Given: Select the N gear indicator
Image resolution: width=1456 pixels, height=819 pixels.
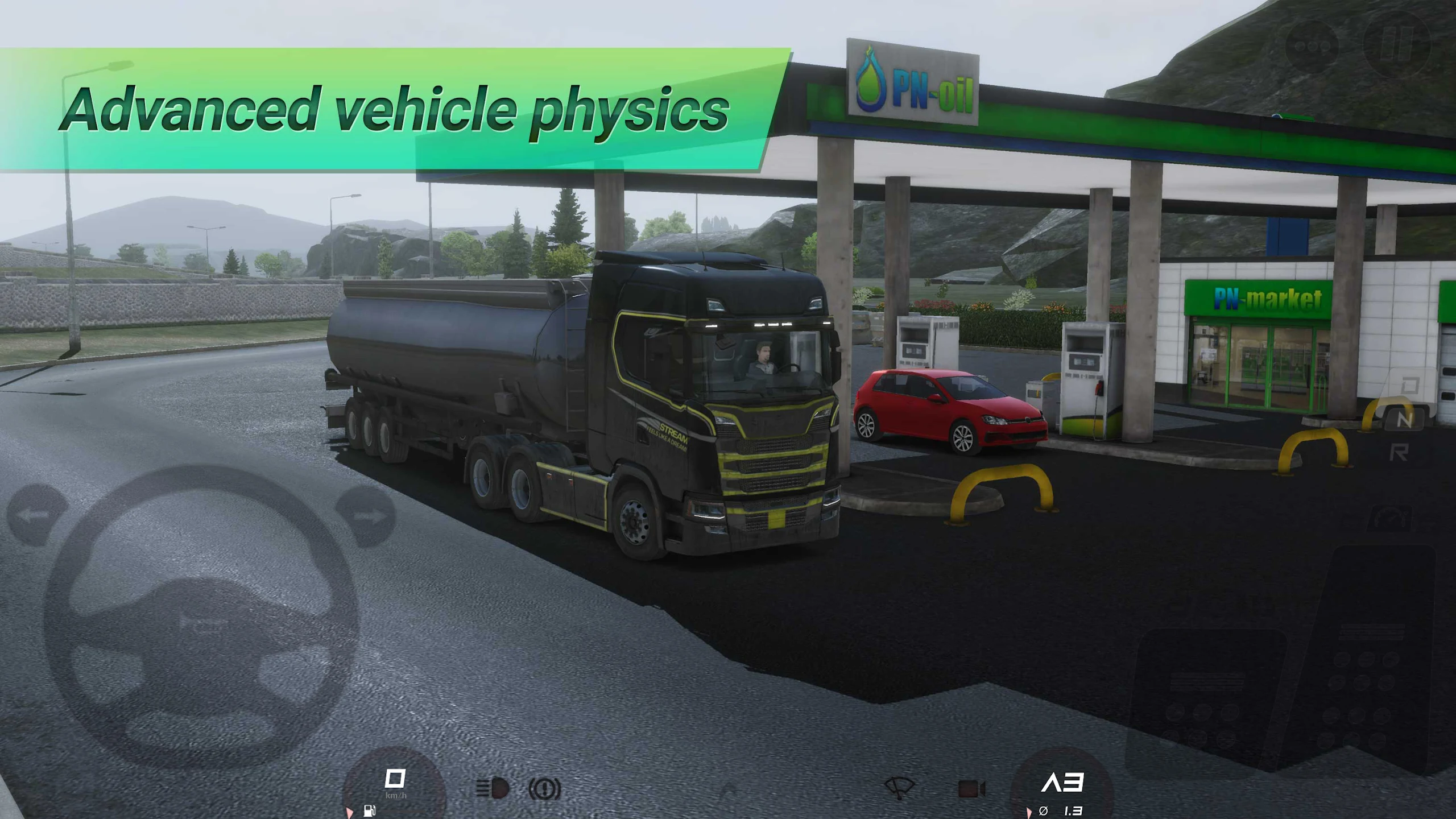Looking at the screenshot, I should [x=1405, y=420].
